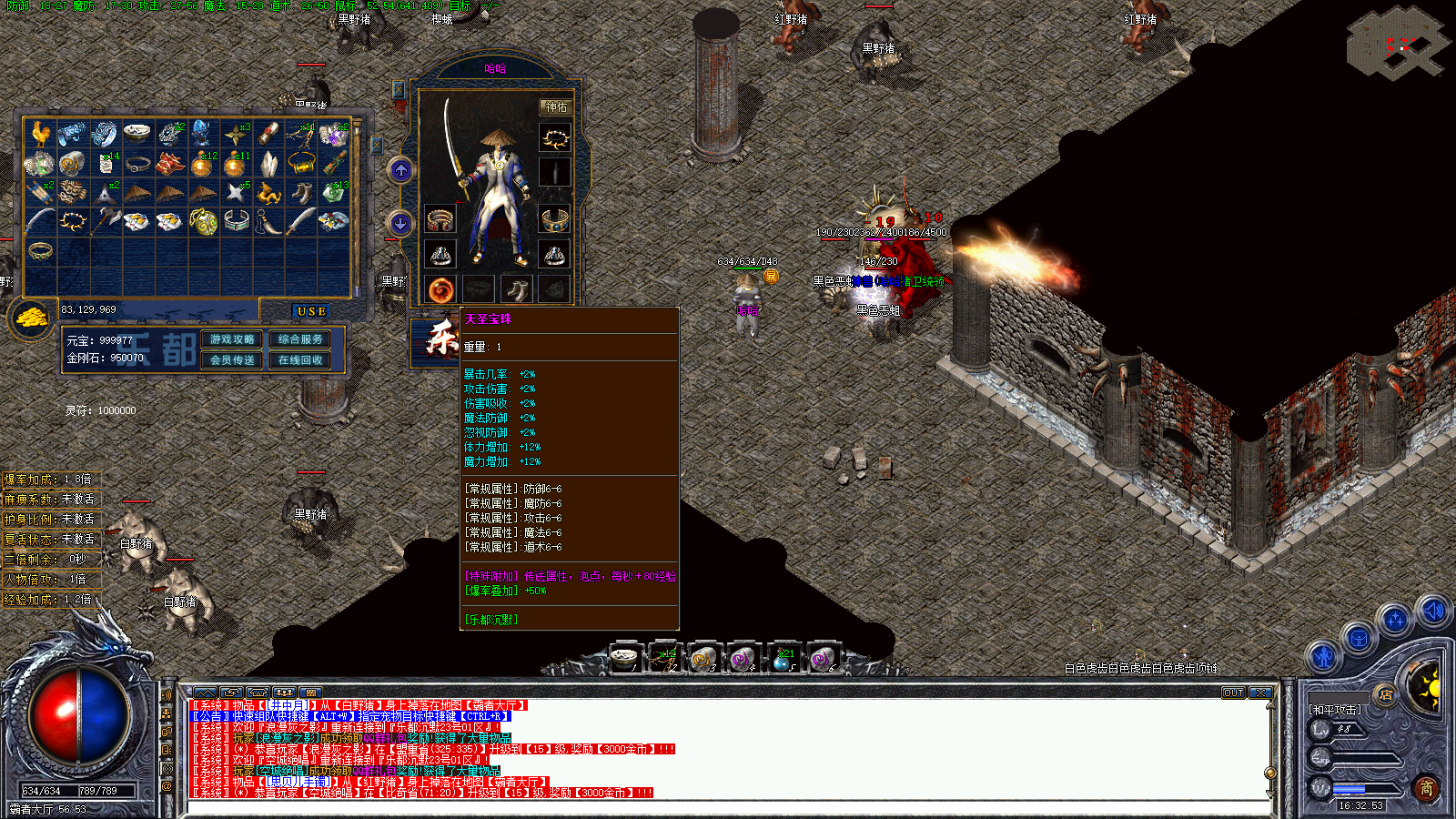Flip equipment panel with the up arrow
The image size is (1456, 819).
coord(401,170)
